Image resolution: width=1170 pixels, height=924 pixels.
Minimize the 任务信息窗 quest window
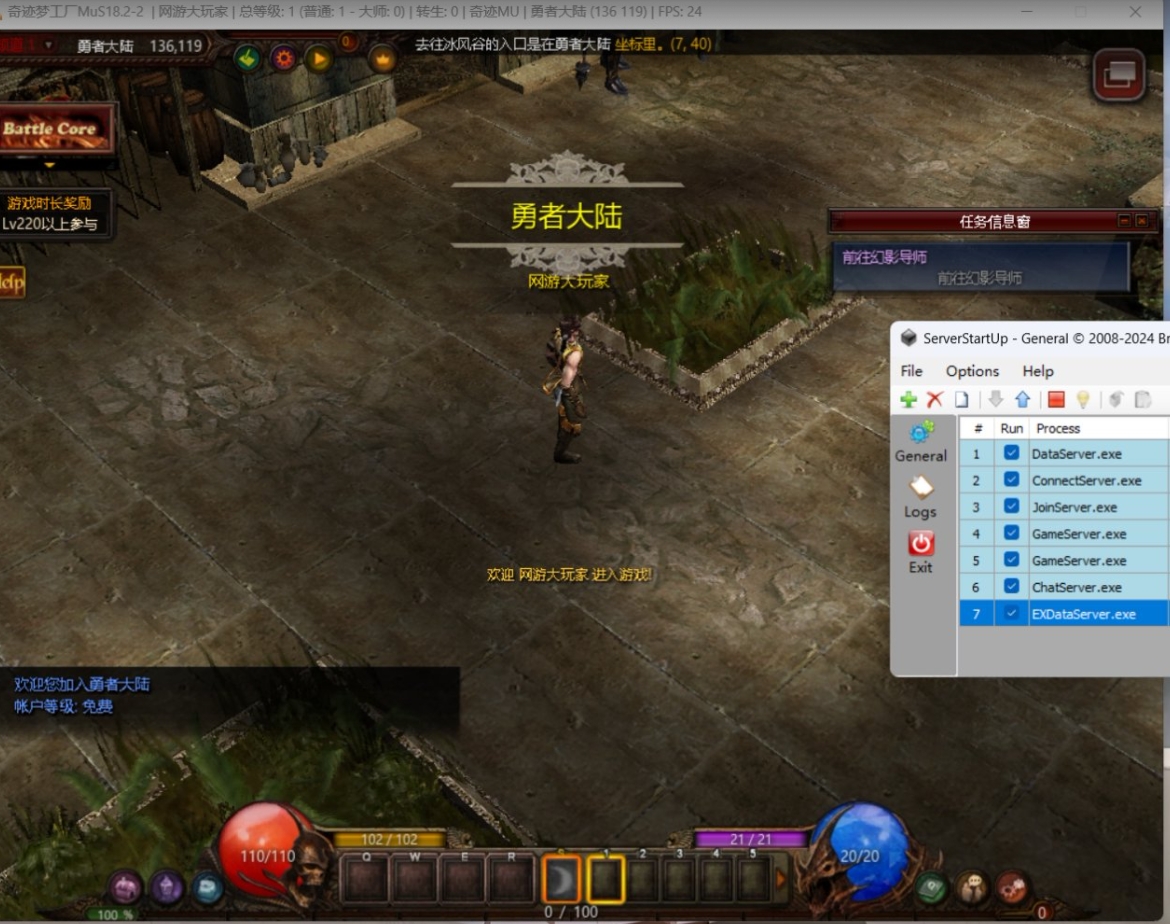tap(1124, 221)
